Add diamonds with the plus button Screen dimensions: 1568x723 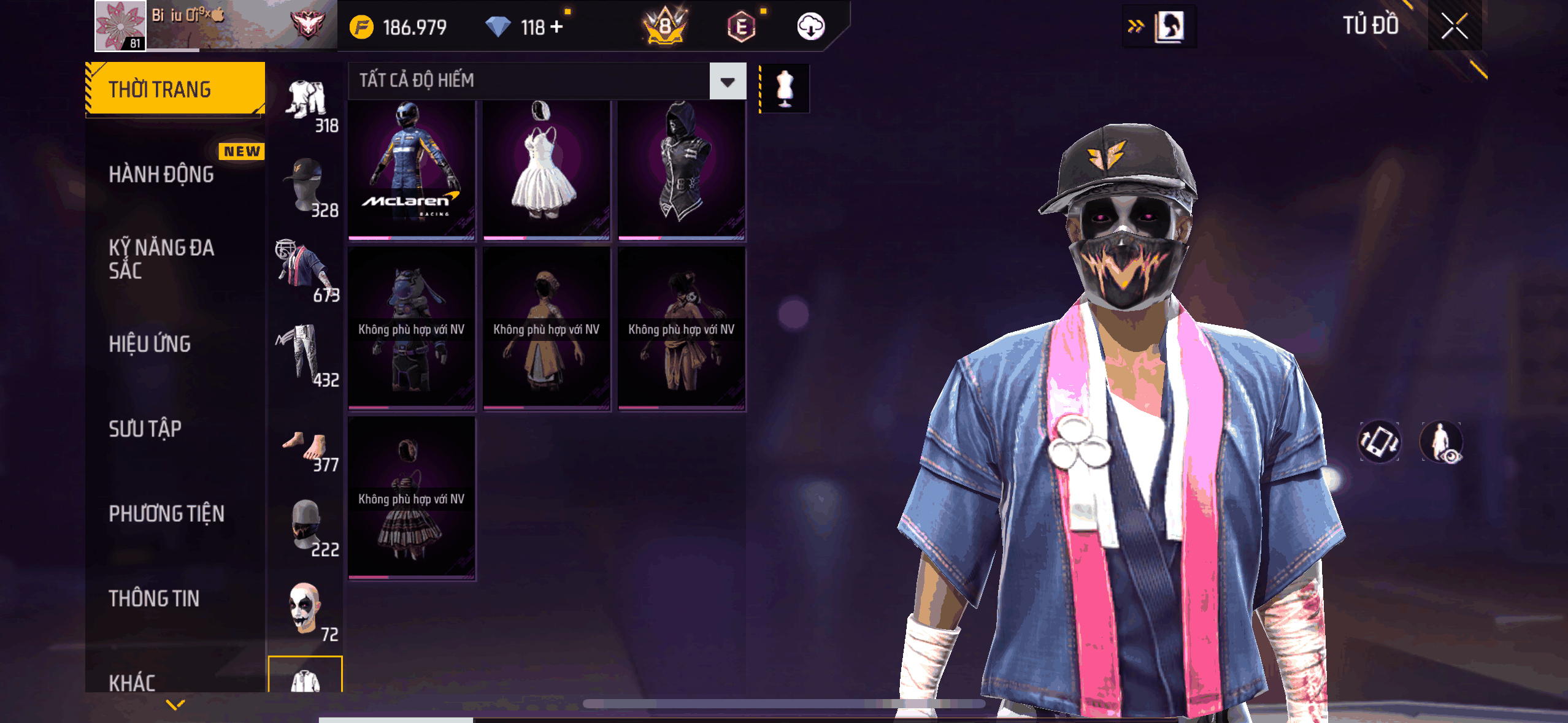click(556, 27)
